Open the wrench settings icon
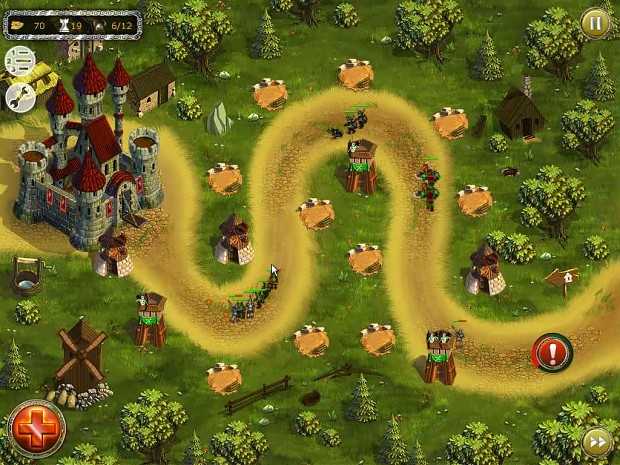This screenshot has width=620, height=465. [20, 96]
